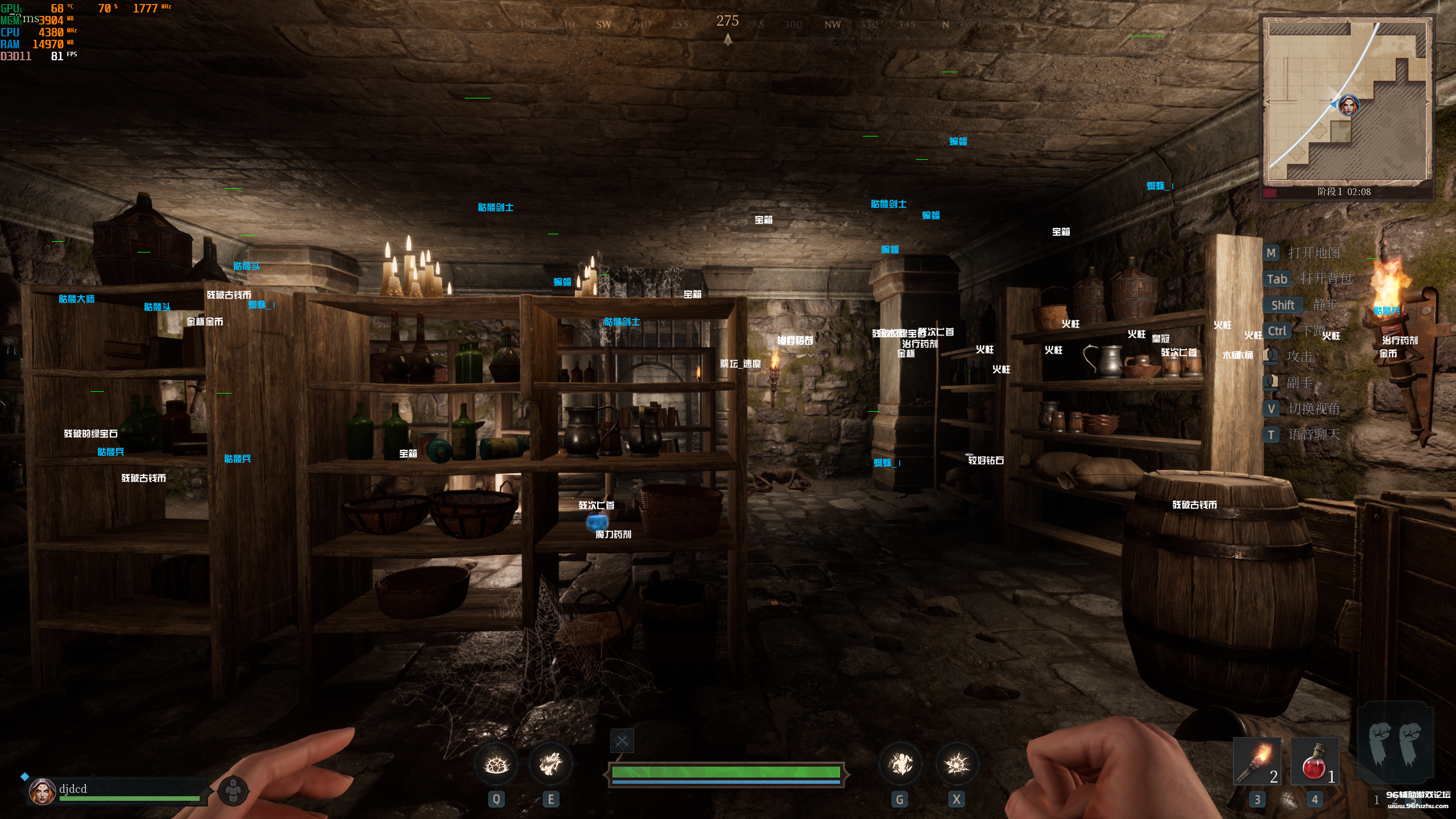Cast the burst explosion skill above X
The image size is (1456, 819).
[x=957, y=764]
